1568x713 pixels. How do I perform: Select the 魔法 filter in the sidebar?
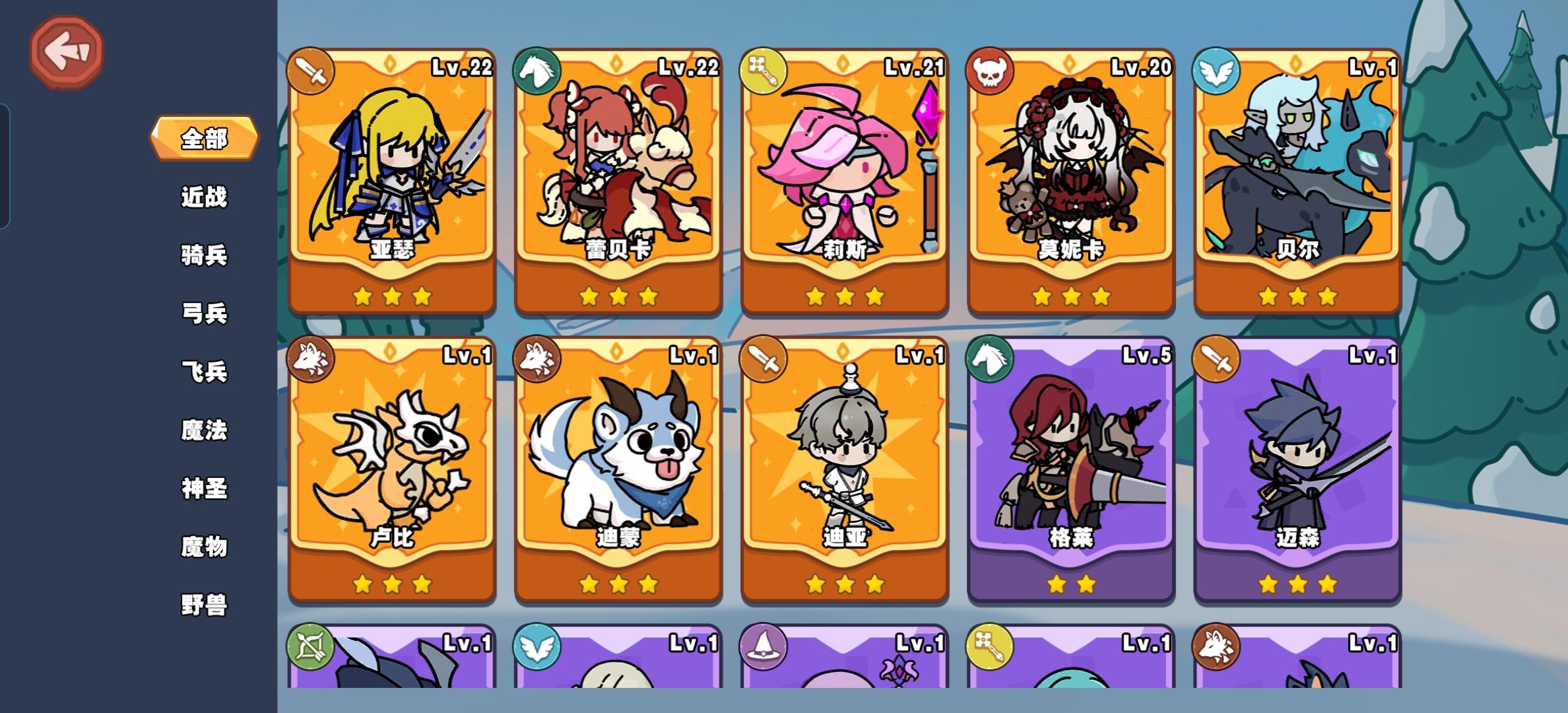[205, 430]
